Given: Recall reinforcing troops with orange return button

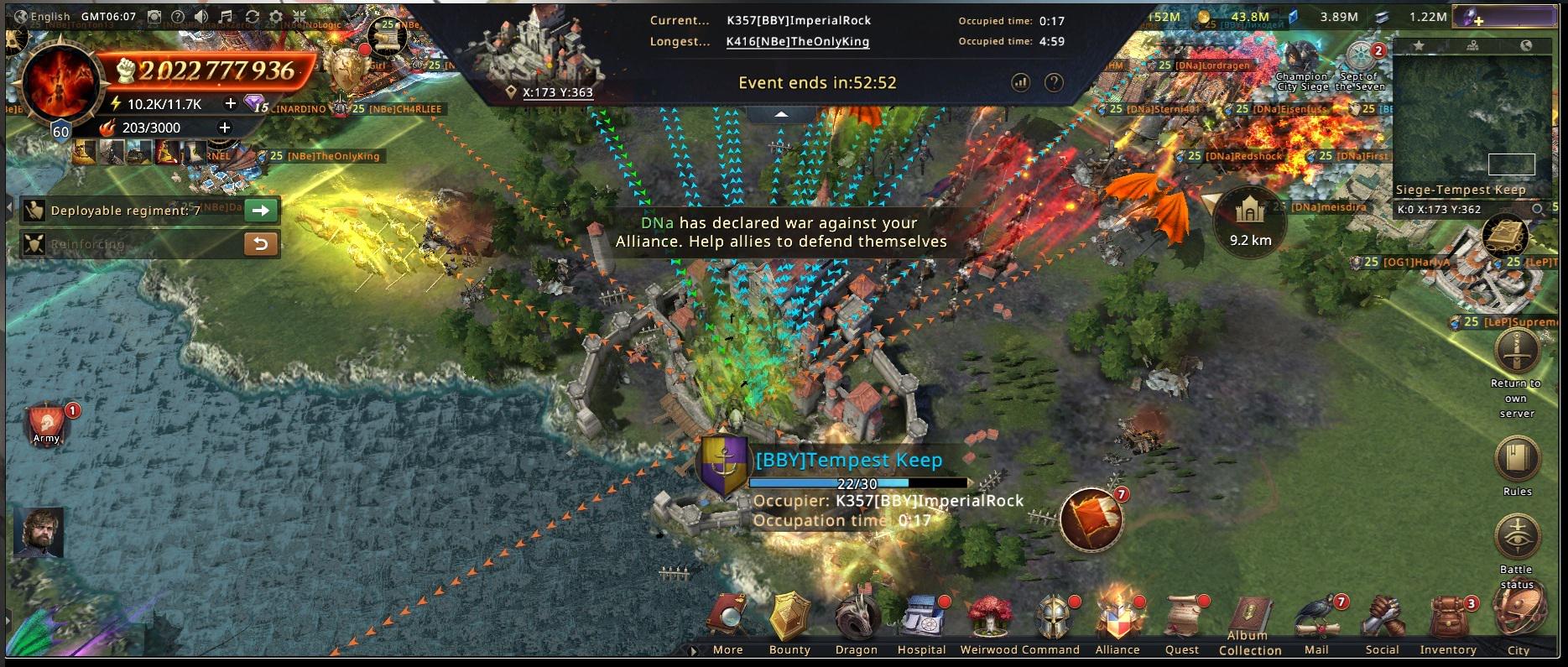Looking at the screenshot, I should click(x=261, y=244).
